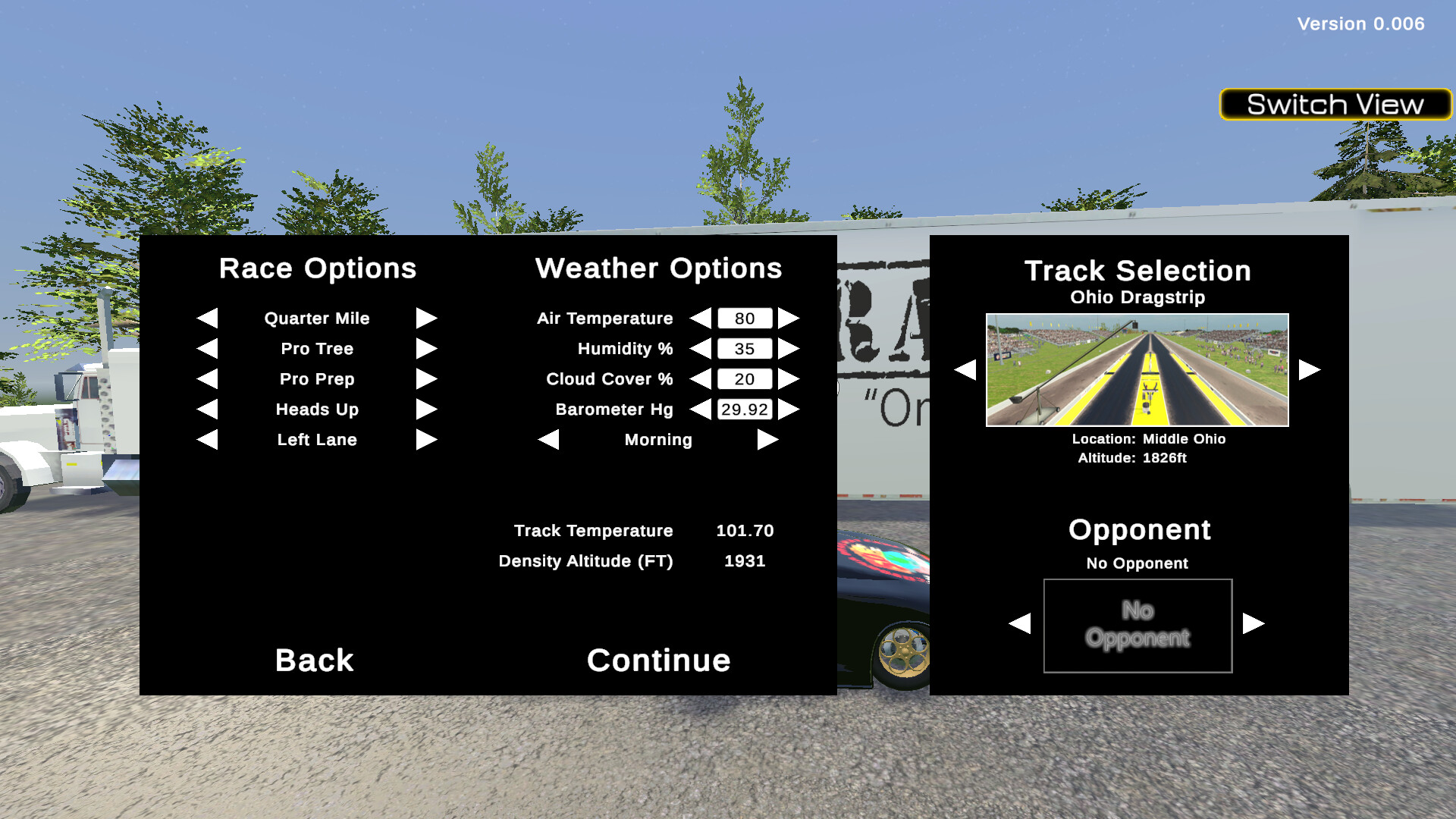Browse to the next track in Track Selection
The width and height of the screenshot is (1456, 819).
pos(1306,369)
